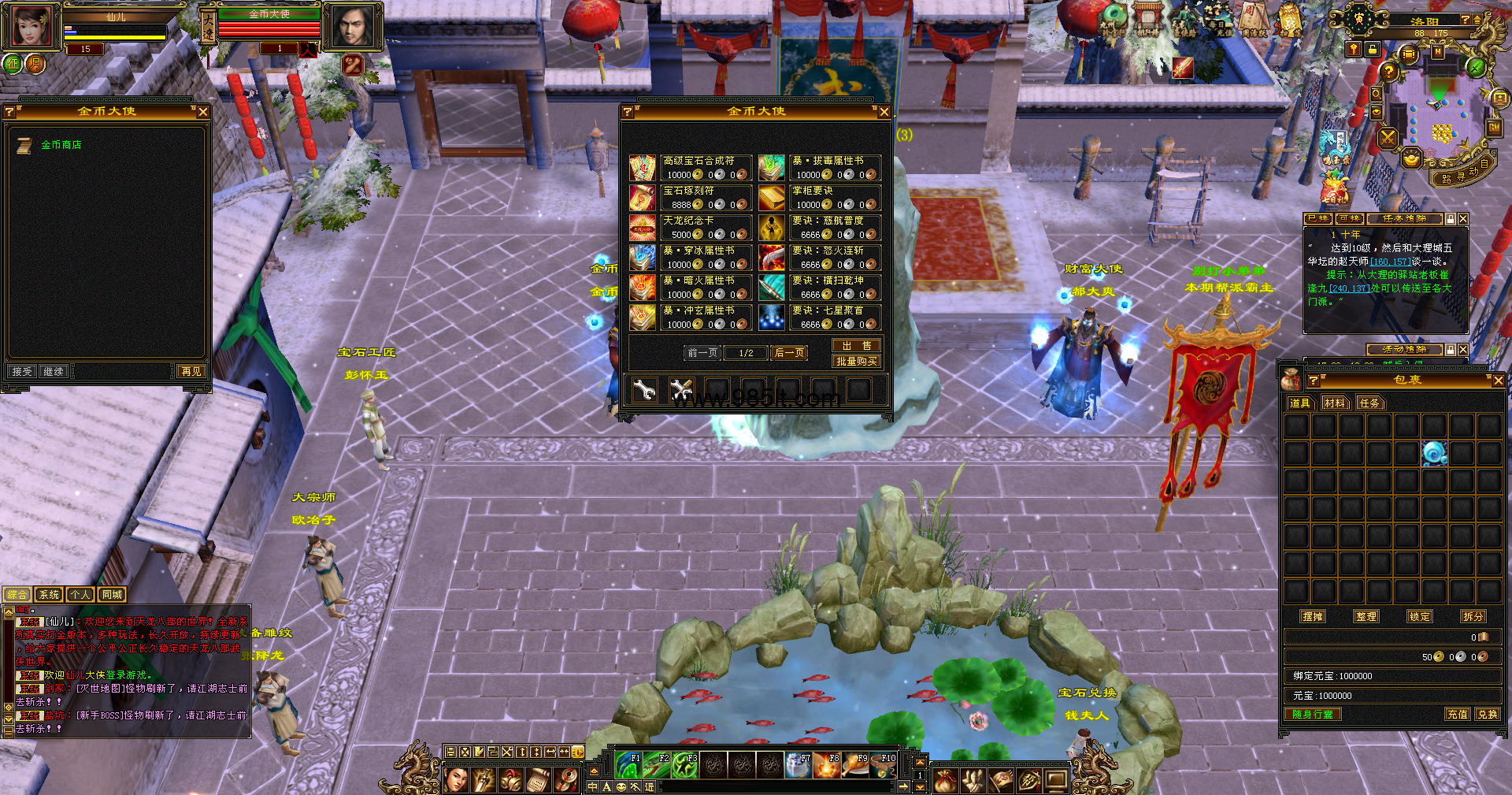
Task: Close the shop window titled 金币大使
Action: pyautogui.click(x=884, y=112)
